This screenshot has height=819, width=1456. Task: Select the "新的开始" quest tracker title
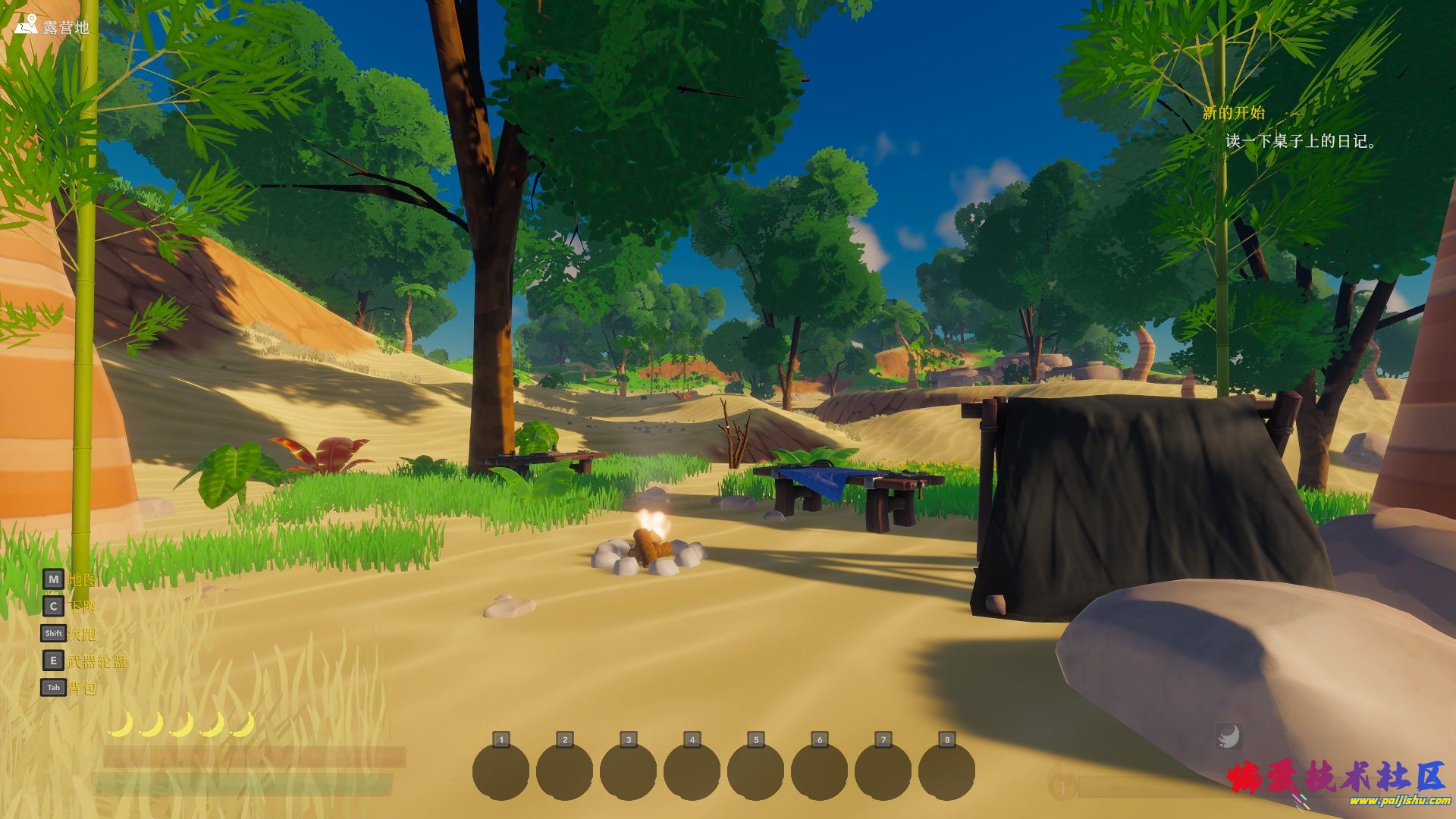tap(1233, 113)
